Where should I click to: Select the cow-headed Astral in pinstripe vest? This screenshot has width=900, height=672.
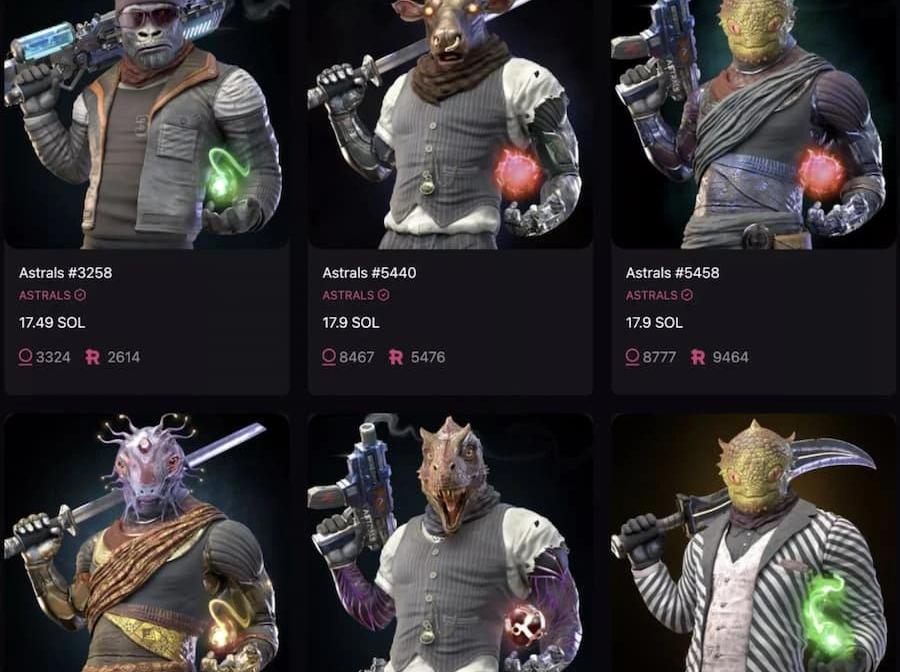(x=450, y=125)
